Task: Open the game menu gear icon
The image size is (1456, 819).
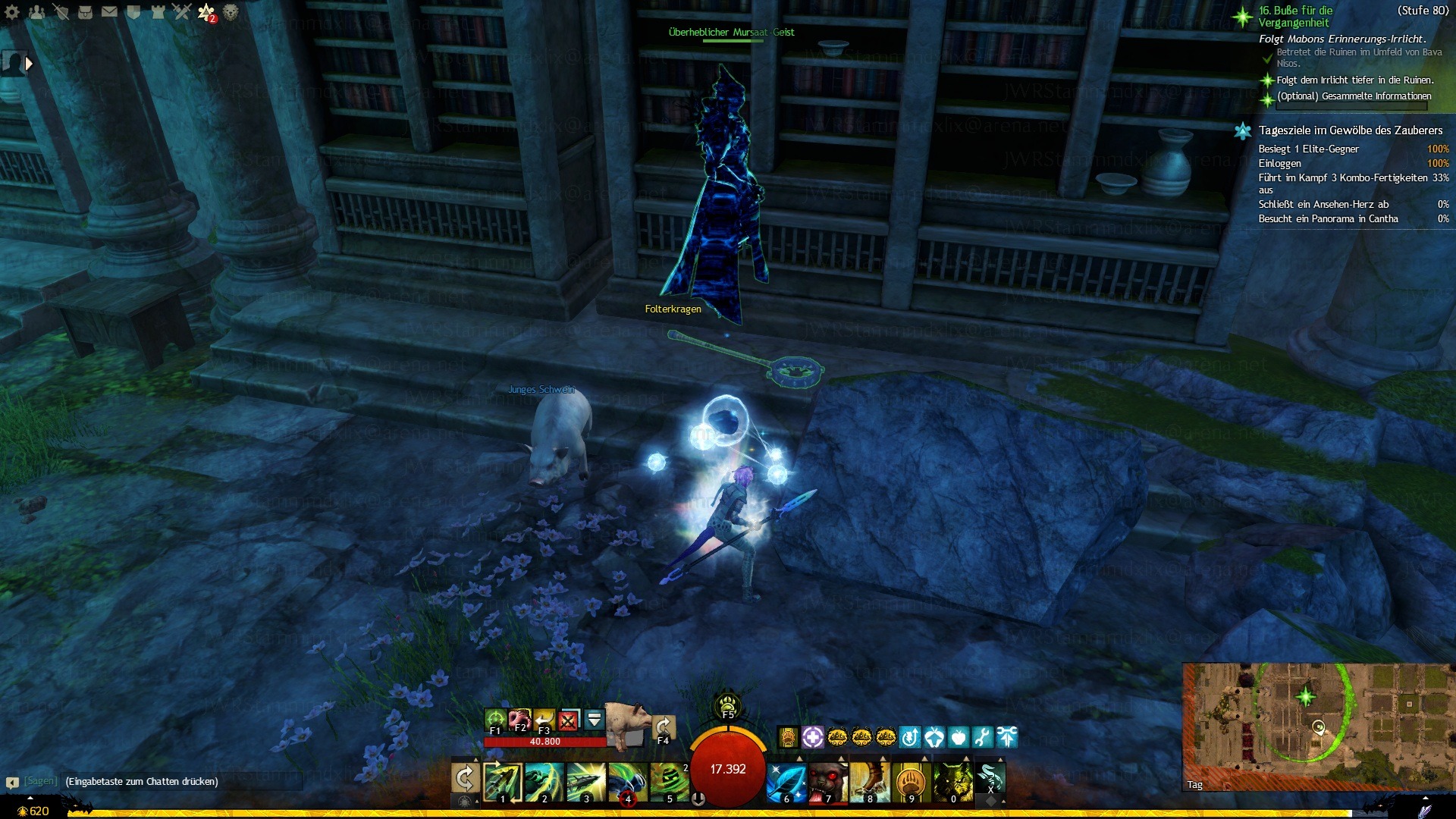Action: (12, 11)
